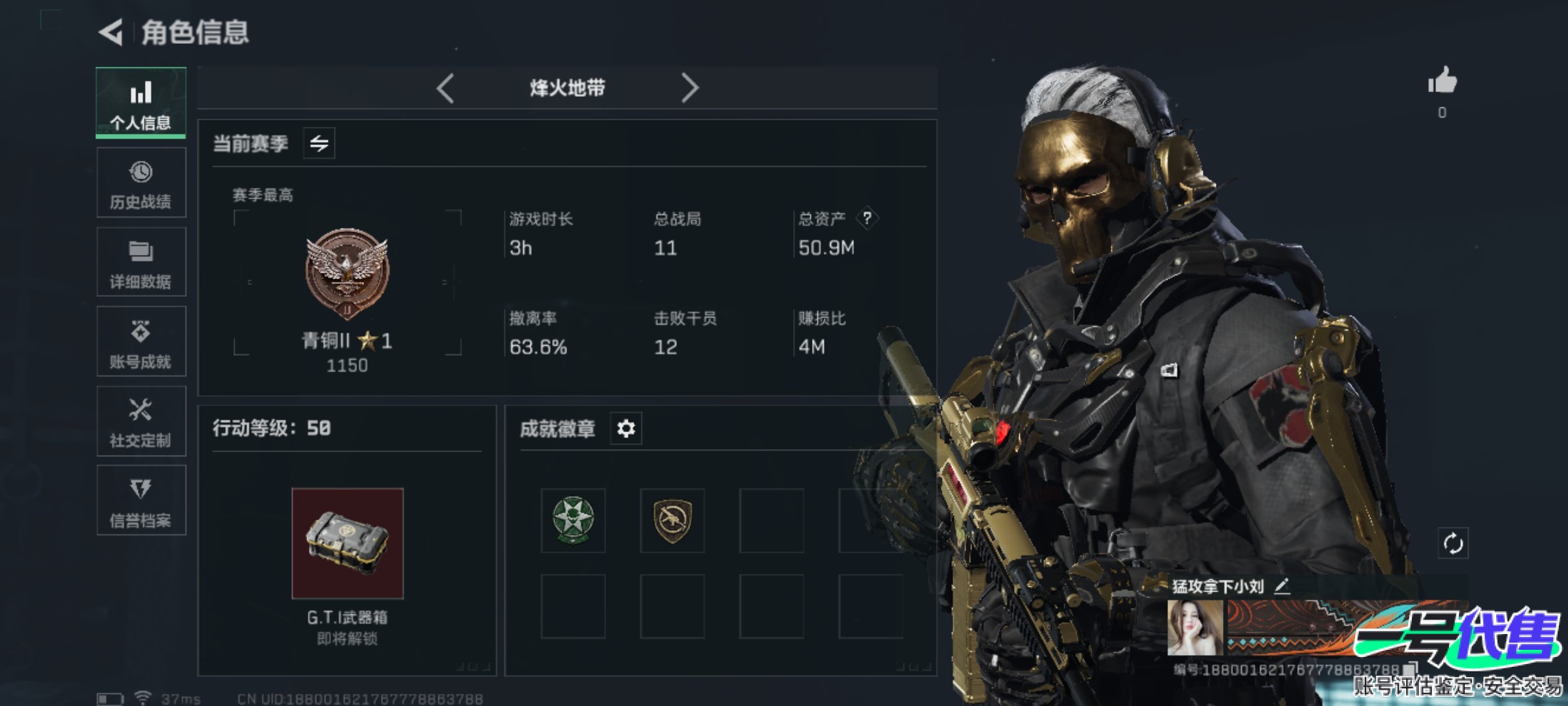This screenshot has height=706, width=1568.
Task: Click the question mark beside 总资产
Action: 867,218
